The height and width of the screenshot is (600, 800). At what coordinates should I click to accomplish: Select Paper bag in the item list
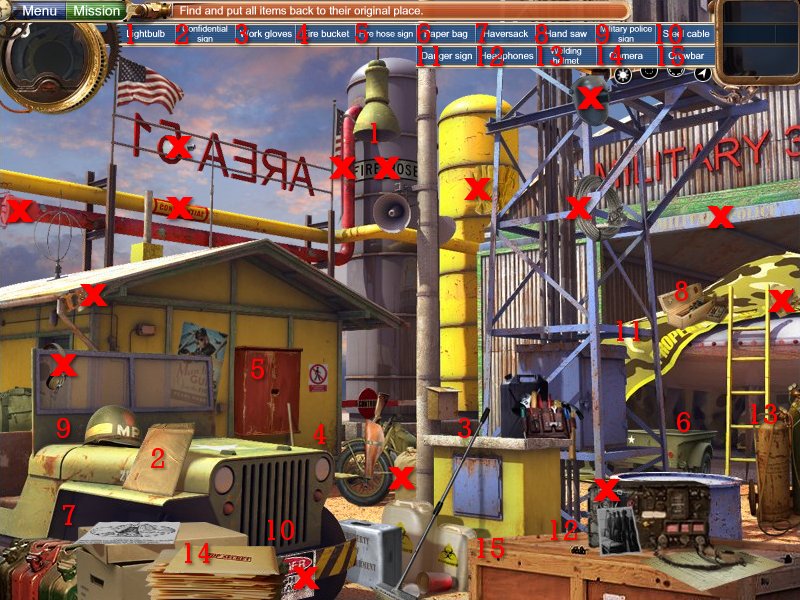(x=446, y=34)
